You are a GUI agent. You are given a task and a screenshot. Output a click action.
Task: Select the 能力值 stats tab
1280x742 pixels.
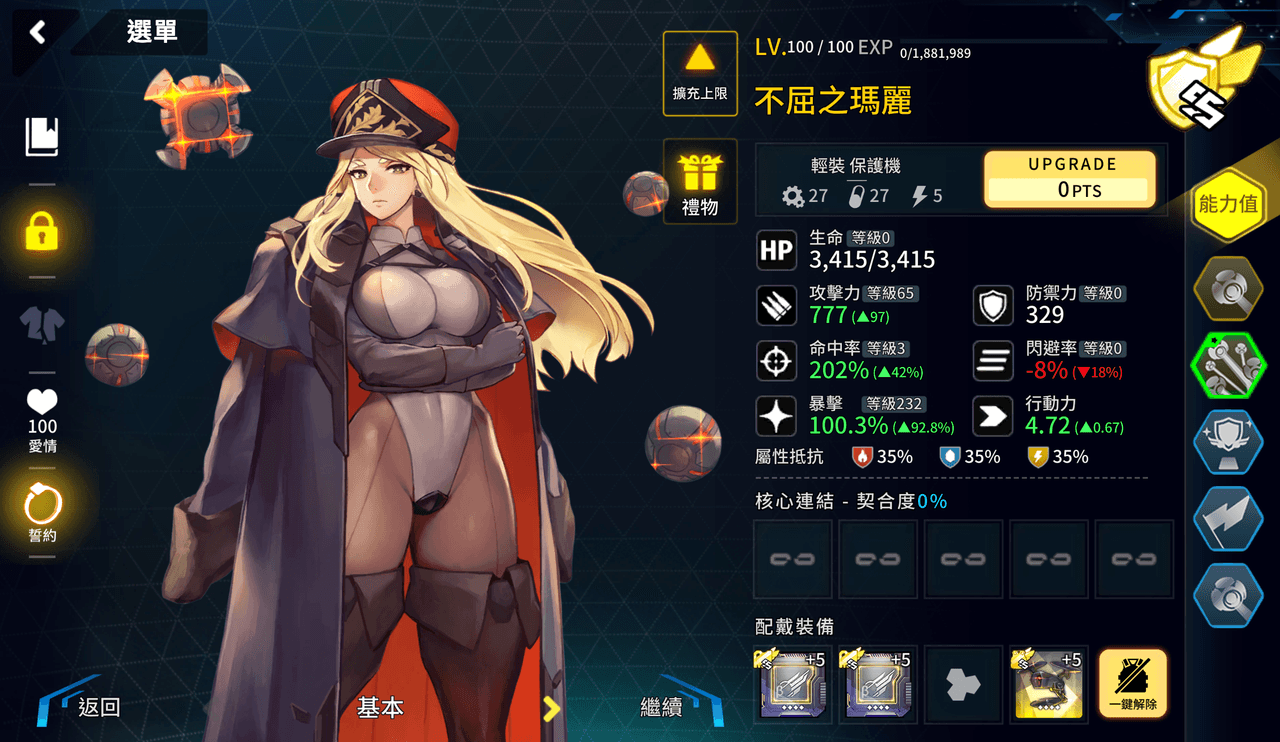click(1228, 206)
